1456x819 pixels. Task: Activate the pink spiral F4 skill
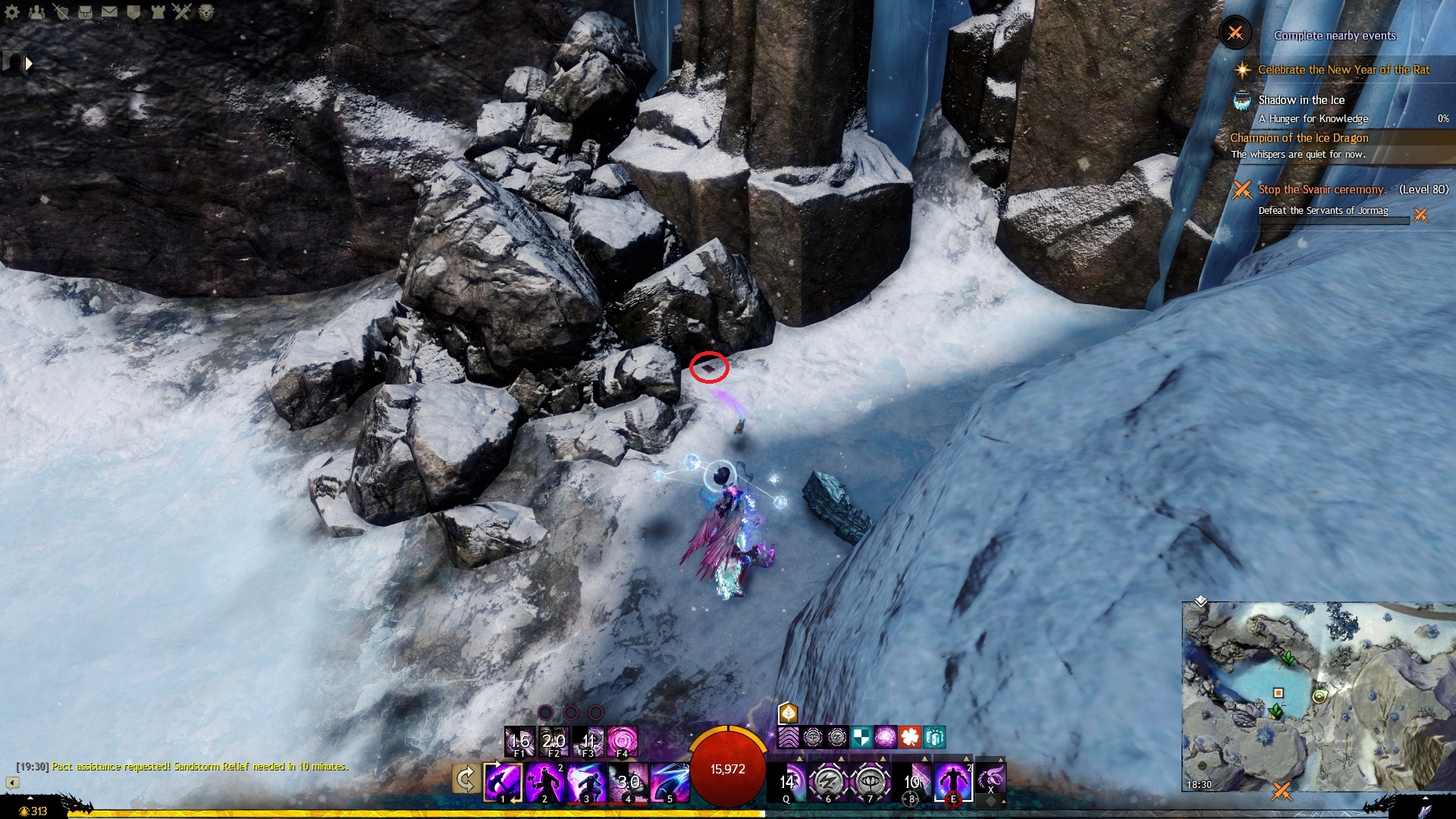click(x=622, y=740)
